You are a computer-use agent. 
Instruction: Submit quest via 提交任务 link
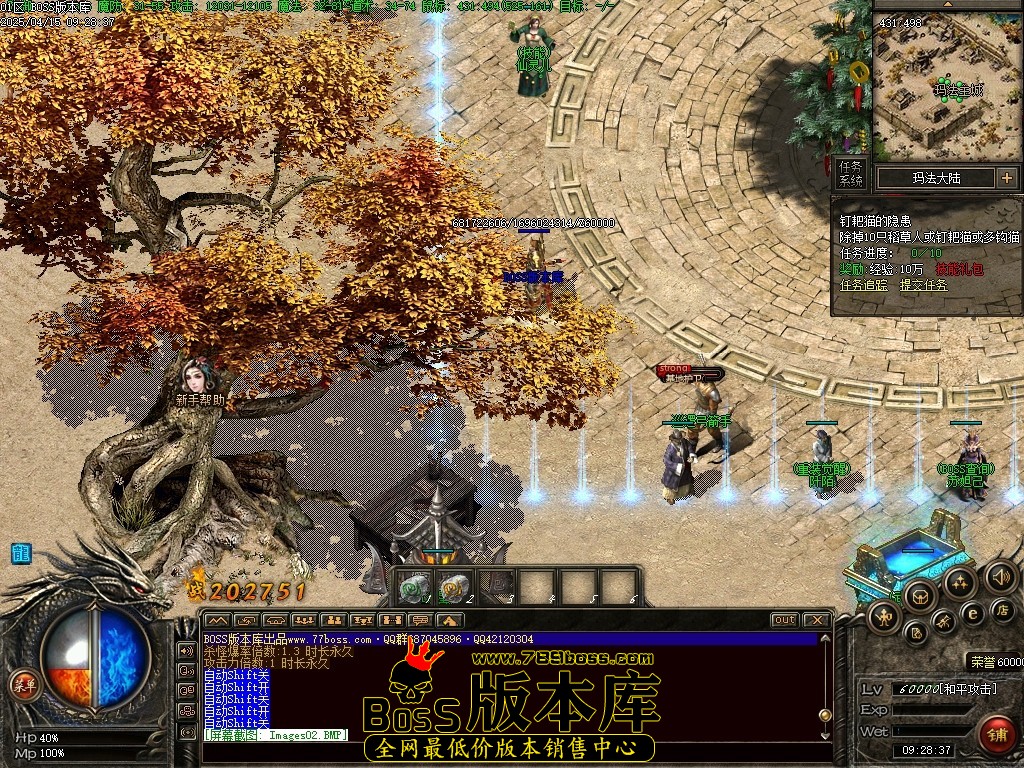pyautogui.click(x=924, y=285)
